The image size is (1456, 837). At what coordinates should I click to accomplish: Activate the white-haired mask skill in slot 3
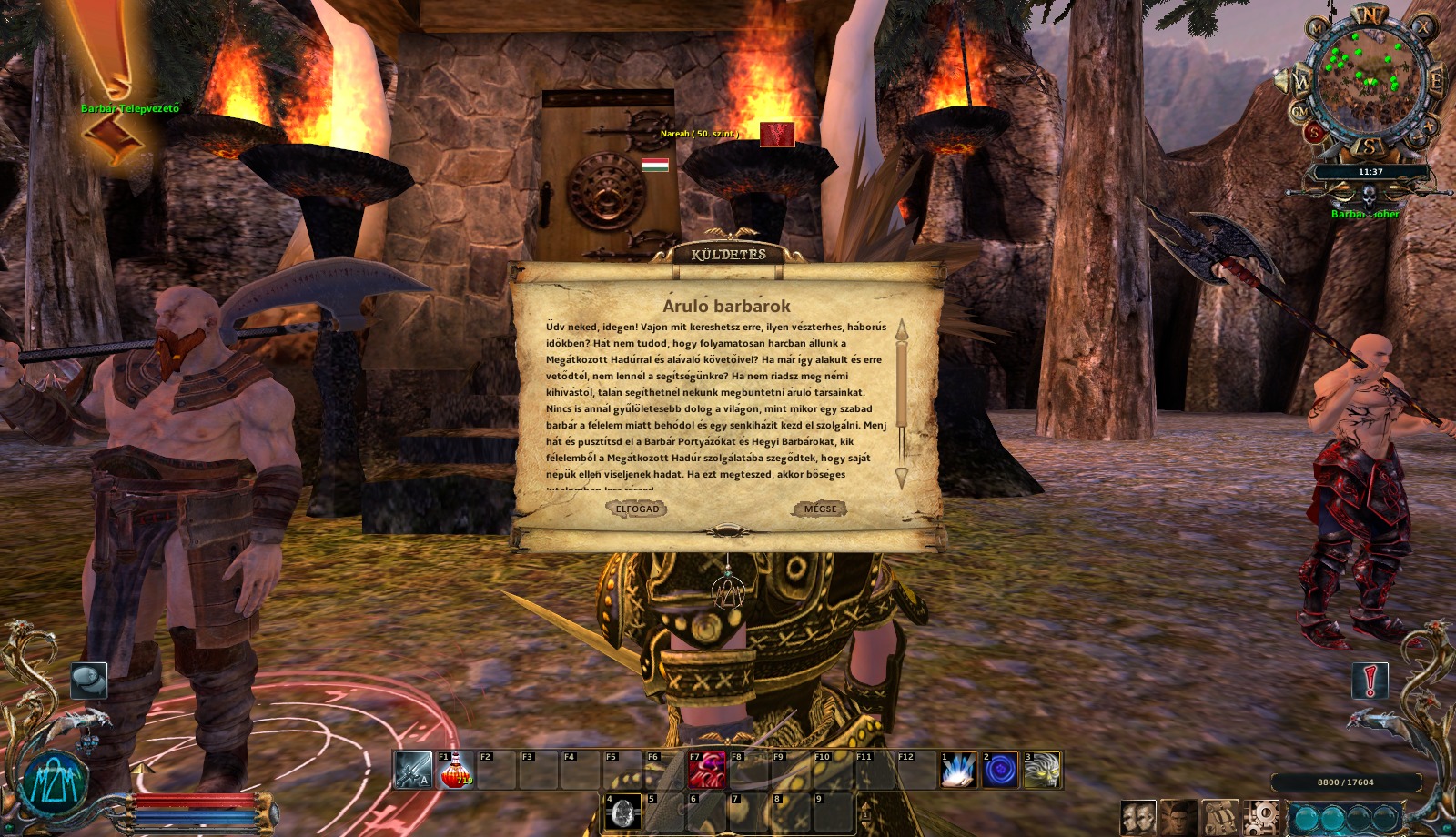click(1041, 770)
